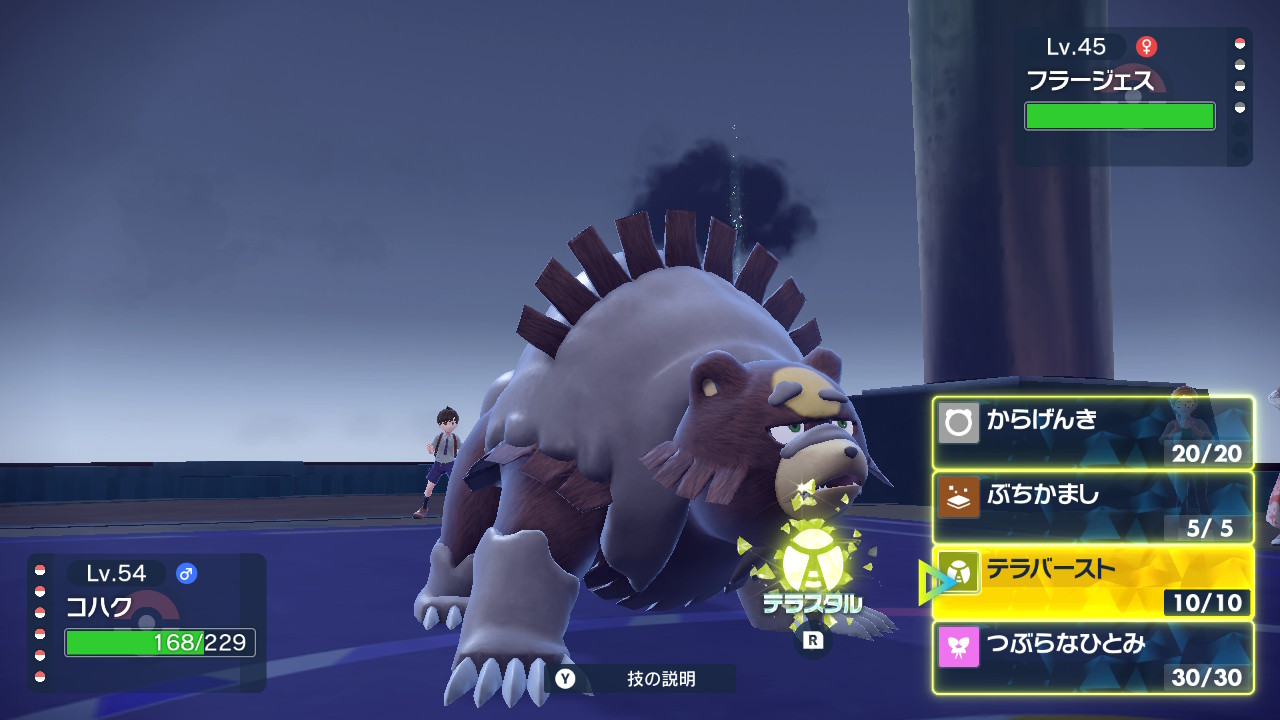Screen dimensions: 1280x720
Task: Choose the move ぶちかまし
Action: coord(1093,507)
